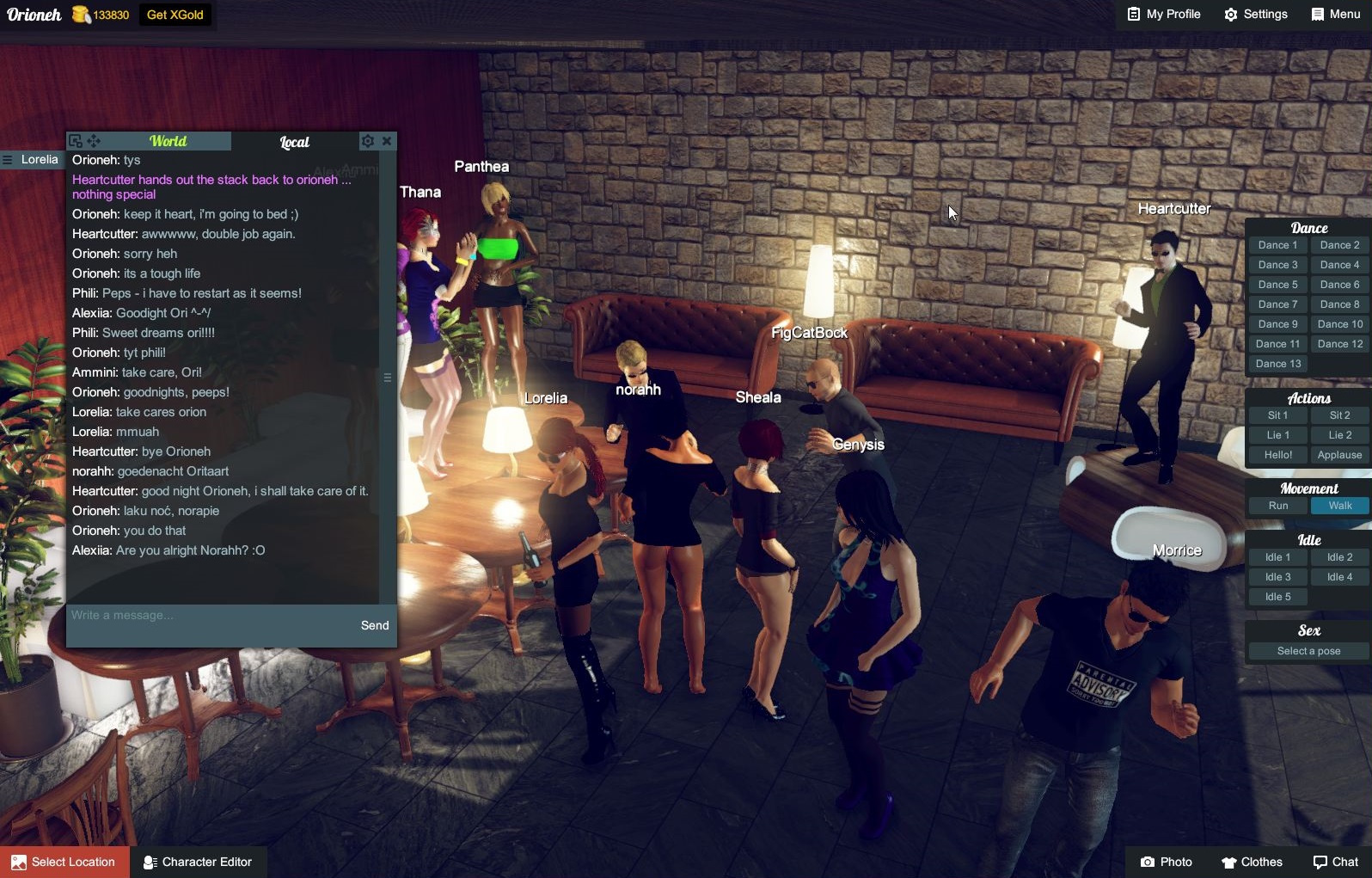Switch to the Local chat tab
1372x878 pixels.
pos(294,142)
